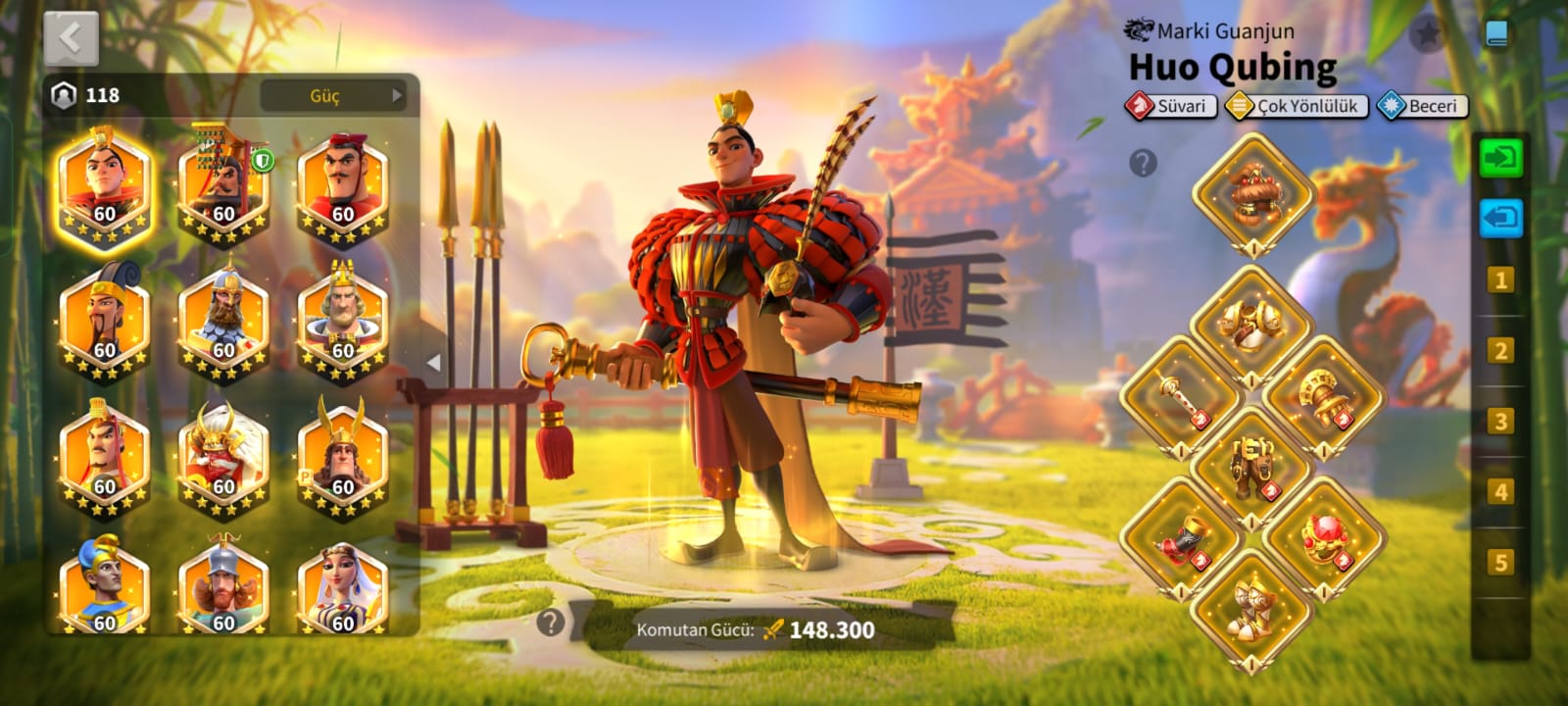Select the blue pharaoh headdress commander
Viewport: 1568px width, 706px height.
(x=104, y=590)
